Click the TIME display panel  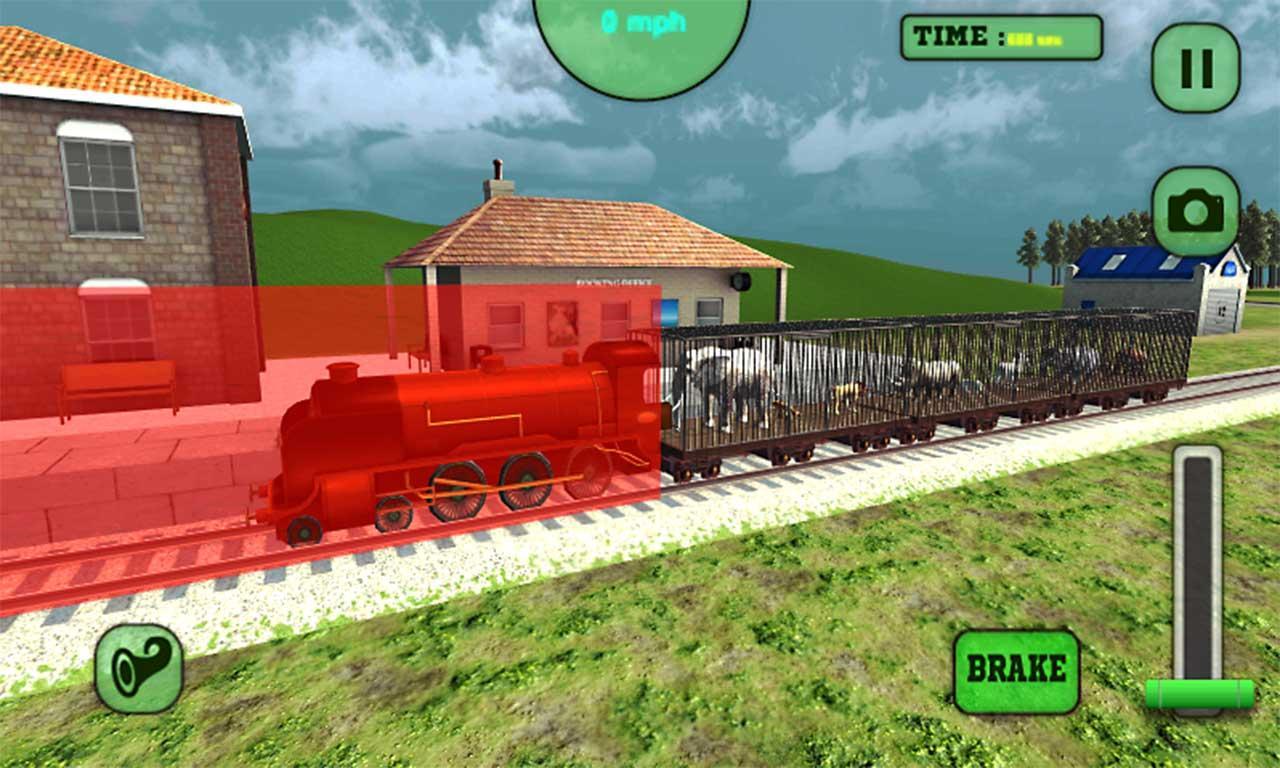[x=1000, y=38]
